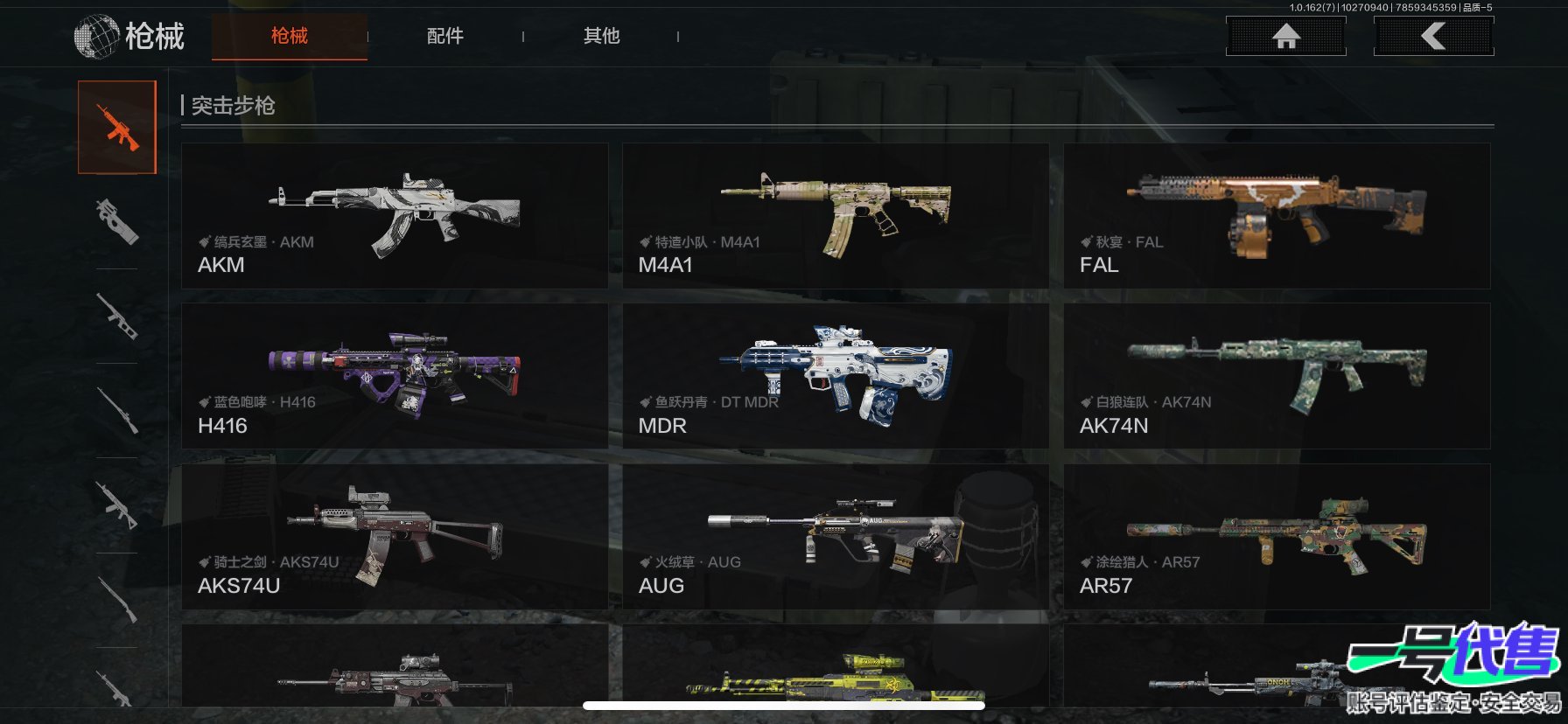Open the blue-white MDR card

(836, 376)
